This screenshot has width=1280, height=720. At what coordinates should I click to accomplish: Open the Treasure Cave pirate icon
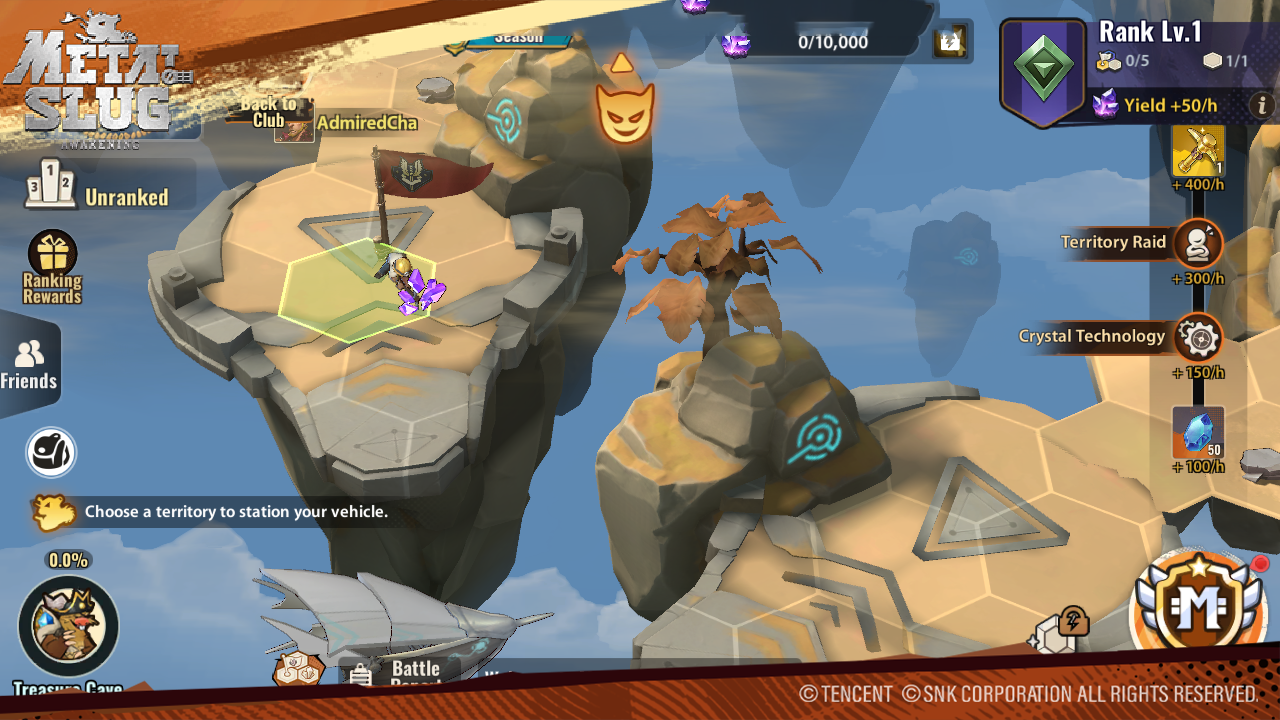(68, 627)
